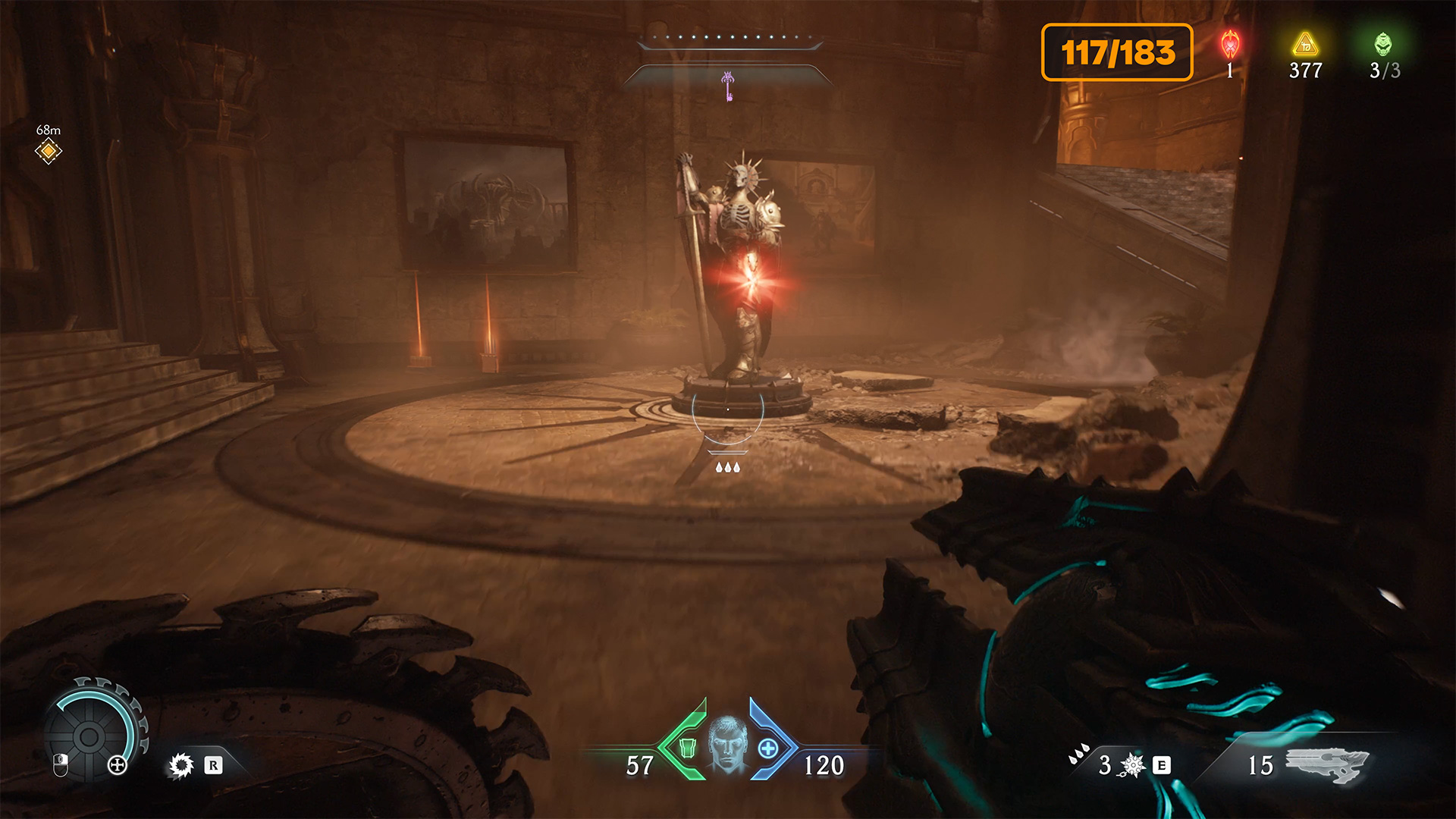Image resolution: width=1456 pixels, height=819 pixels.
Task: Click the green armor icon beside the portrait
Action: click(688, 748)
